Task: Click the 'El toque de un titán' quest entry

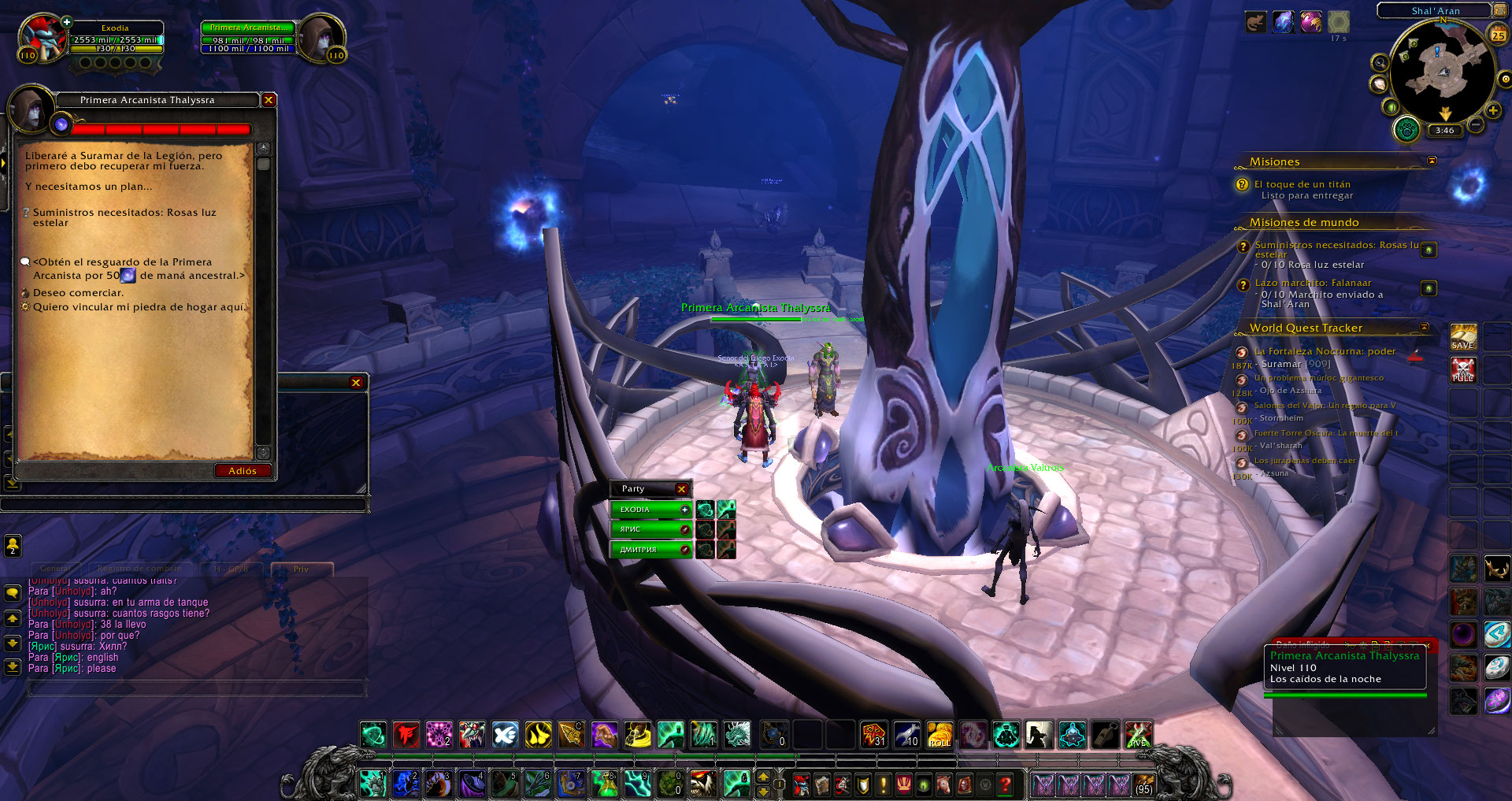Action: click(x=1302, y=184)
